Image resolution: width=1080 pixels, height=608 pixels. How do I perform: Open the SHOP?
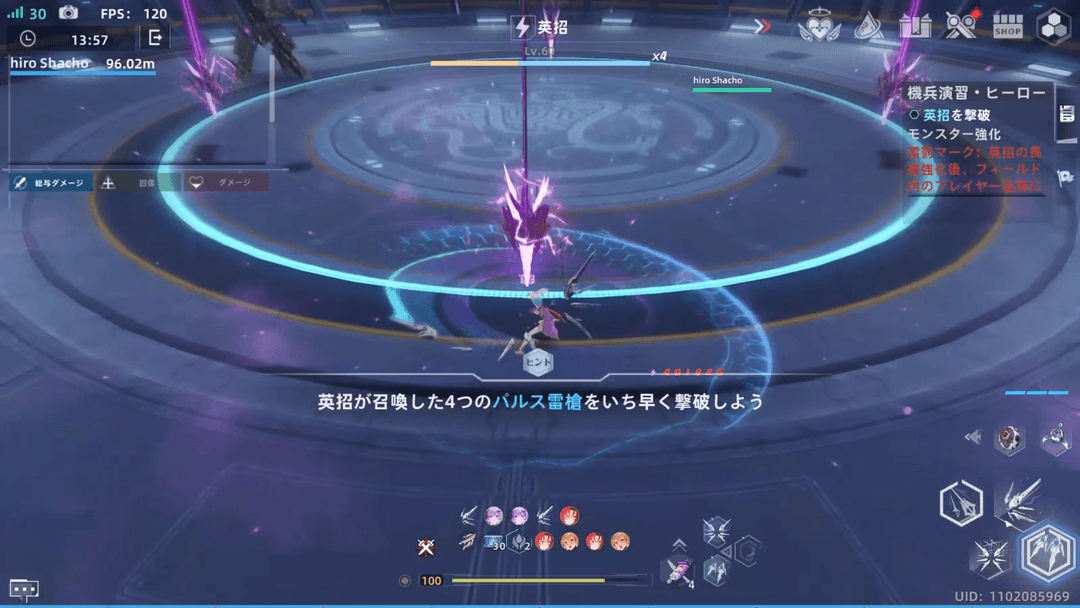[1007, 27]
